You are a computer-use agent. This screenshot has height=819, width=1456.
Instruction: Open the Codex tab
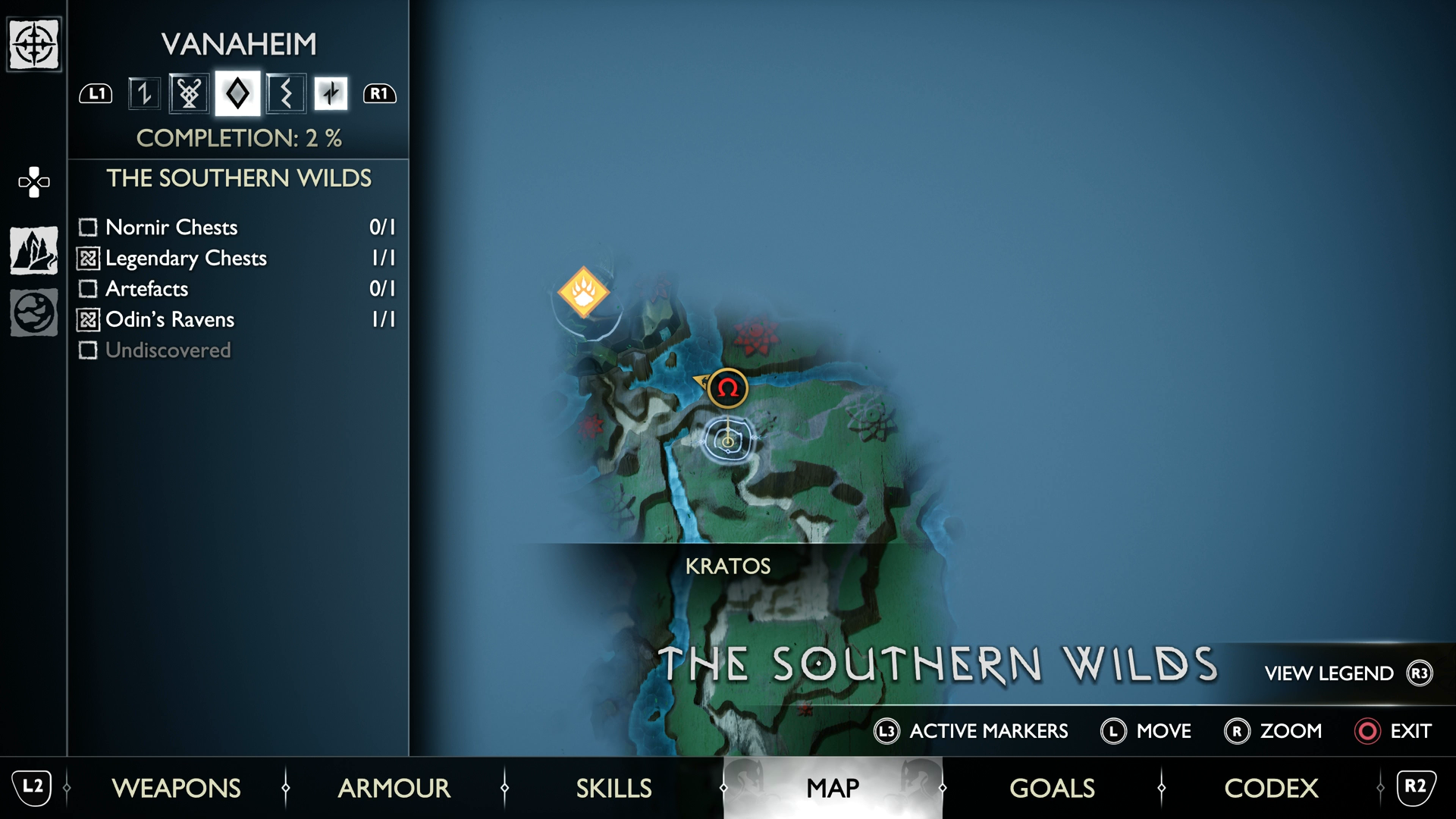pos(1271,788)
